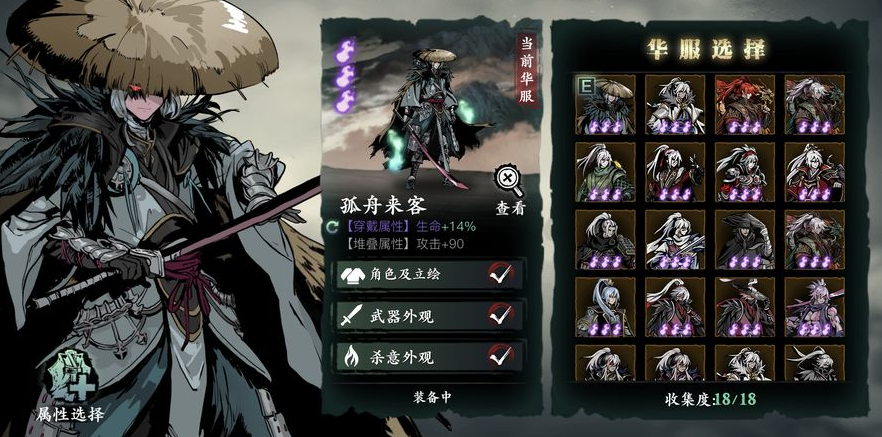The height and width of the screenshot is (437, 882).
Task: Choose the shirtless purple-haired costume
Action: point(813,306)
